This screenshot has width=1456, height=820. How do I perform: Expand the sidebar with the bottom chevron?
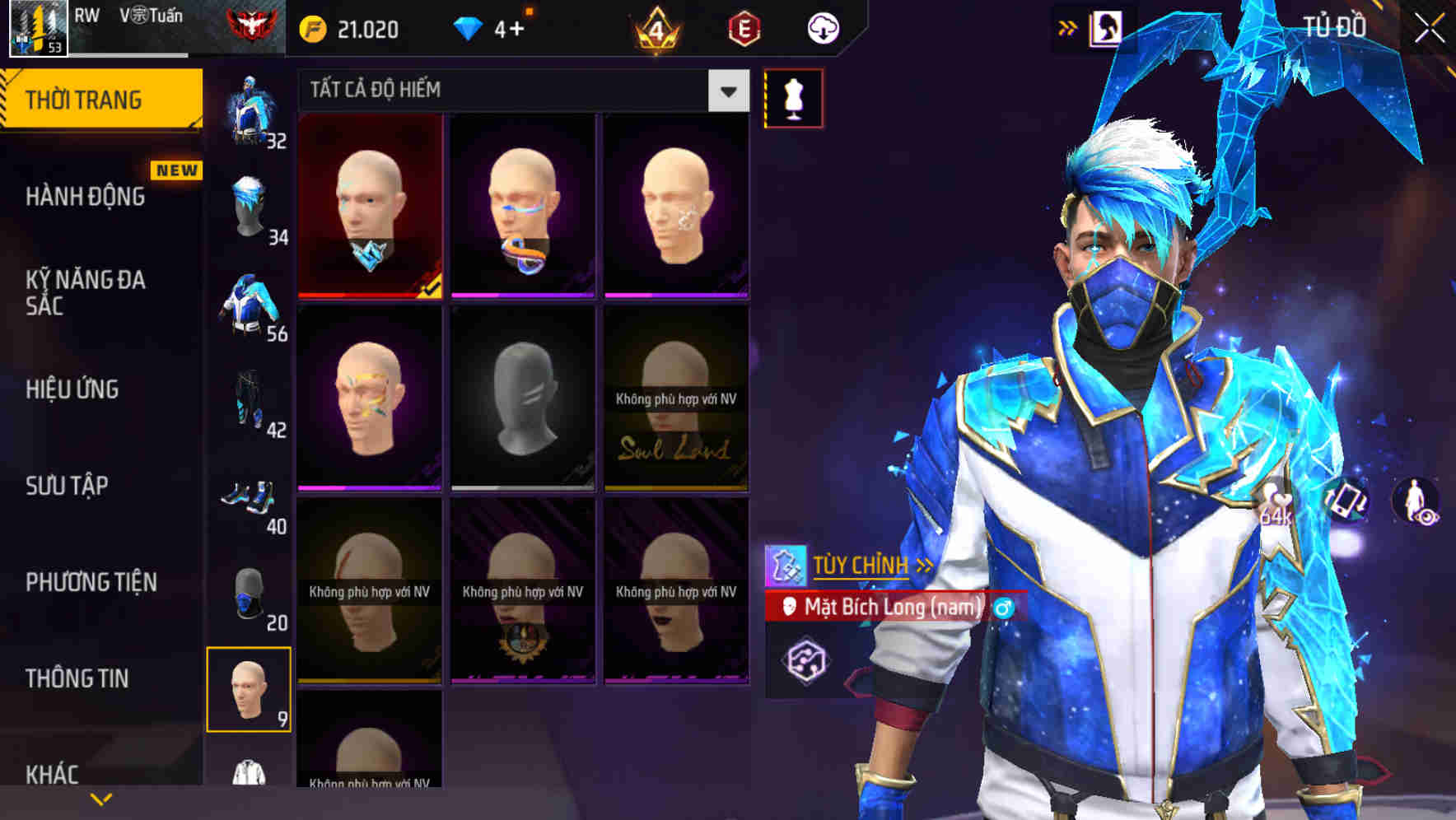point(100,797)
